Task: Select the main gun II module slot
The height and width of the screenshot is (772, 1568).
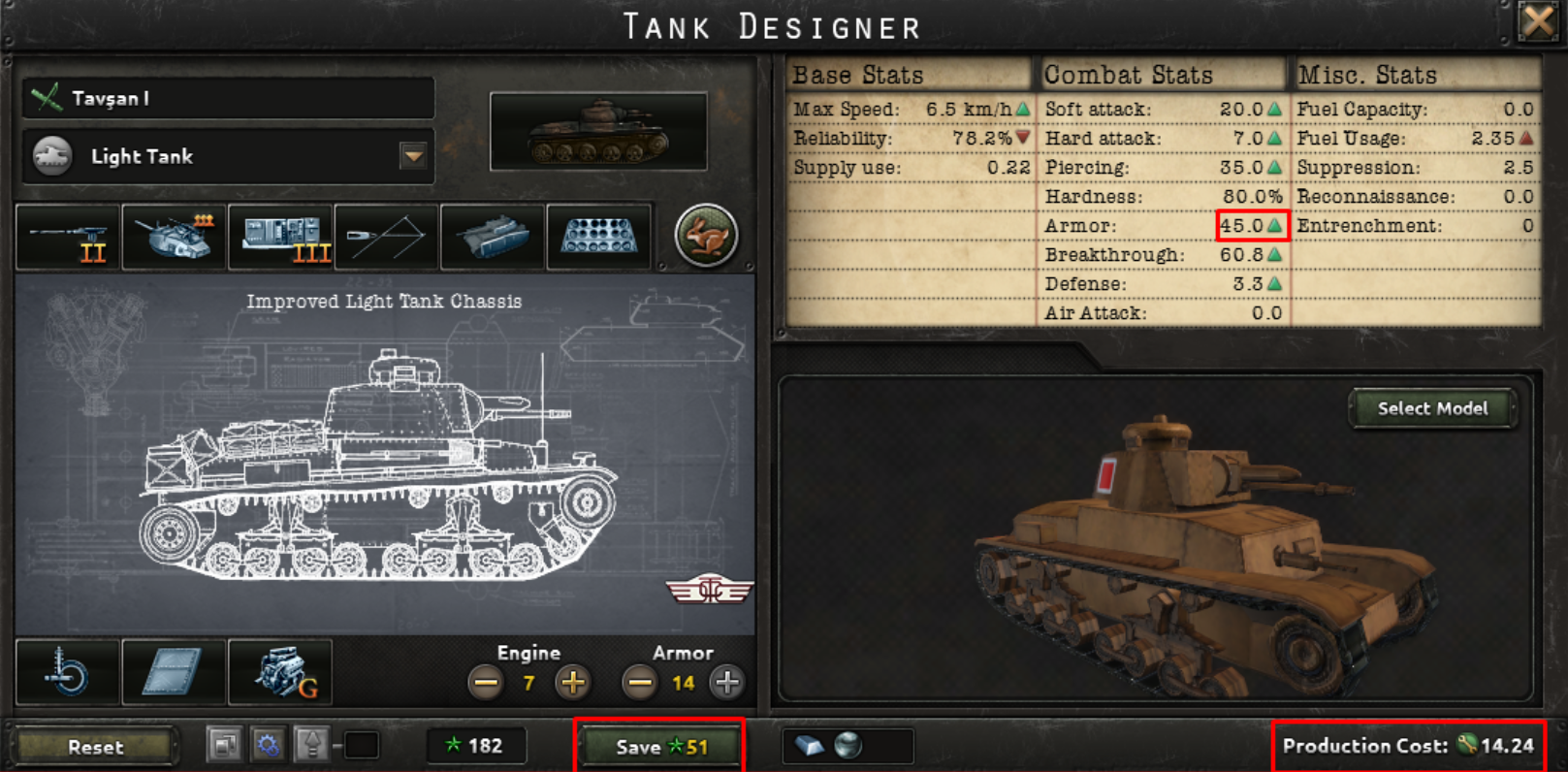Action: [67, 236]
